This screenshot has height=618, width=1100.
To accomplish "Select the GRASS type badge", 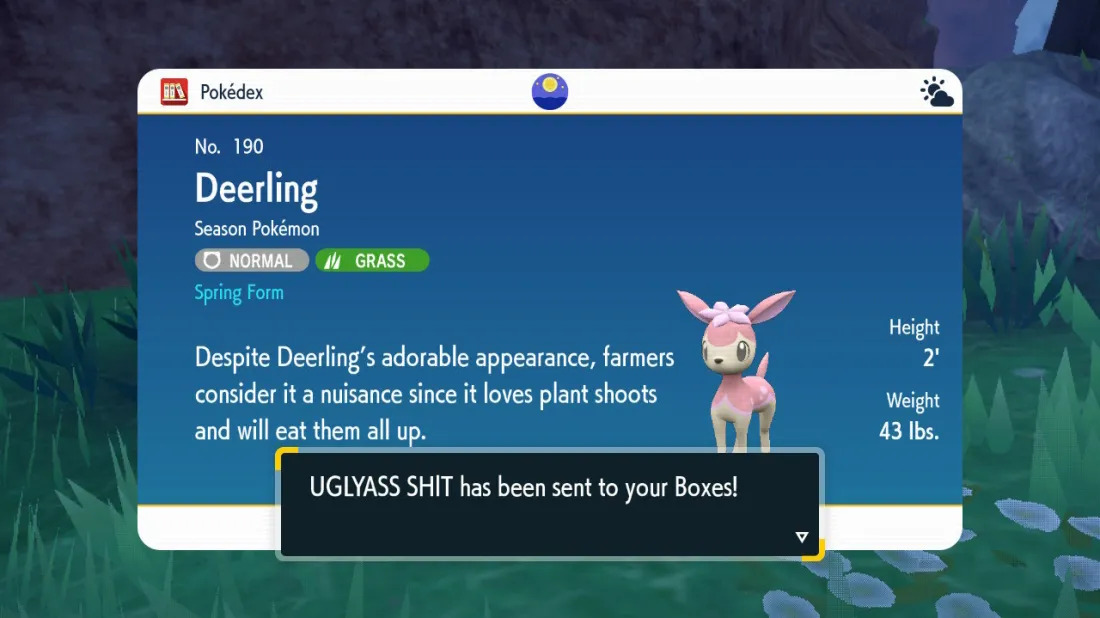I will click(372, 261).
